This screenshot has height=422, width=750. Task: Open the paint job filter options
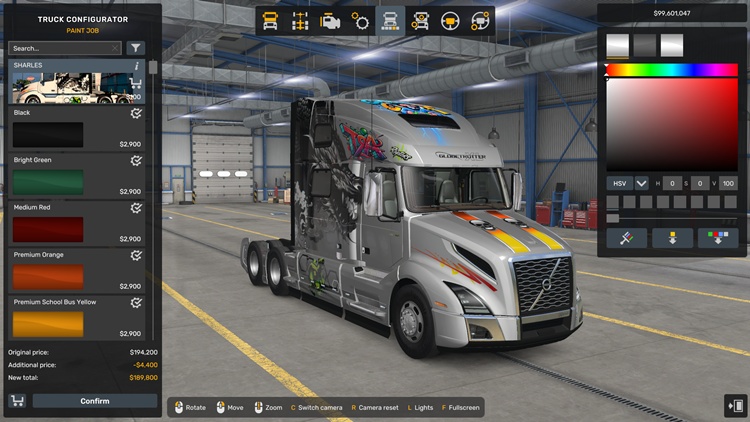pos(136,48)
